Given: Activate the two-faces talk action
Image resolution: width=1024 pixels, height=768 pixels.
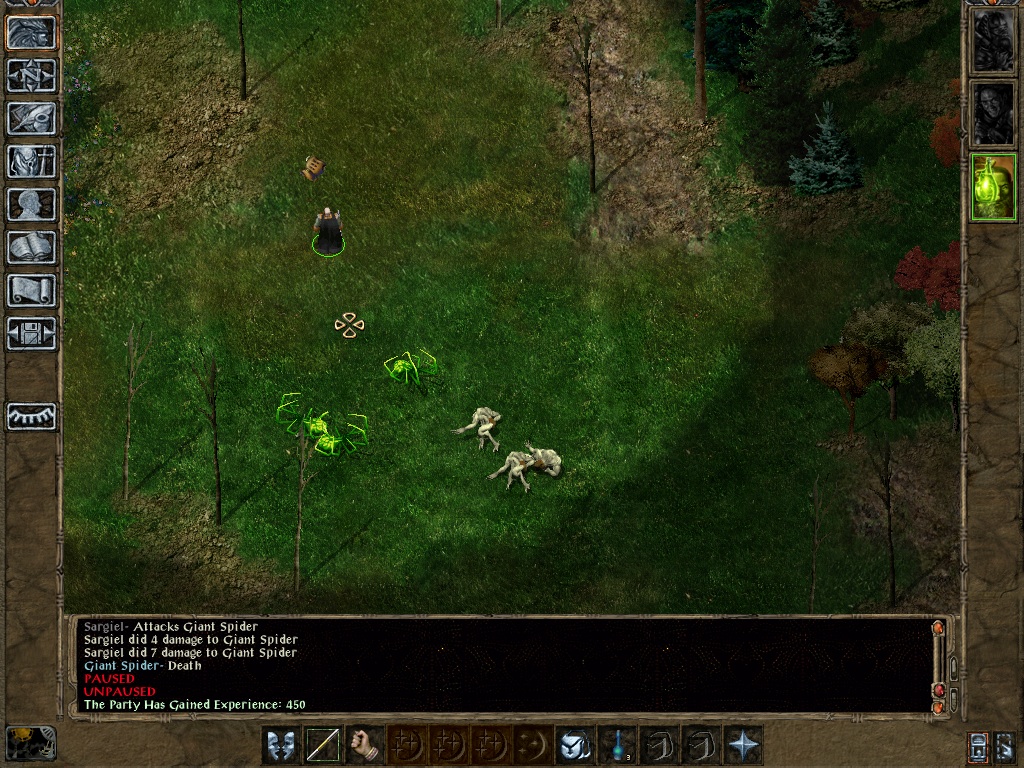Looking at the screenshot, I should click(x=280, y=745).
